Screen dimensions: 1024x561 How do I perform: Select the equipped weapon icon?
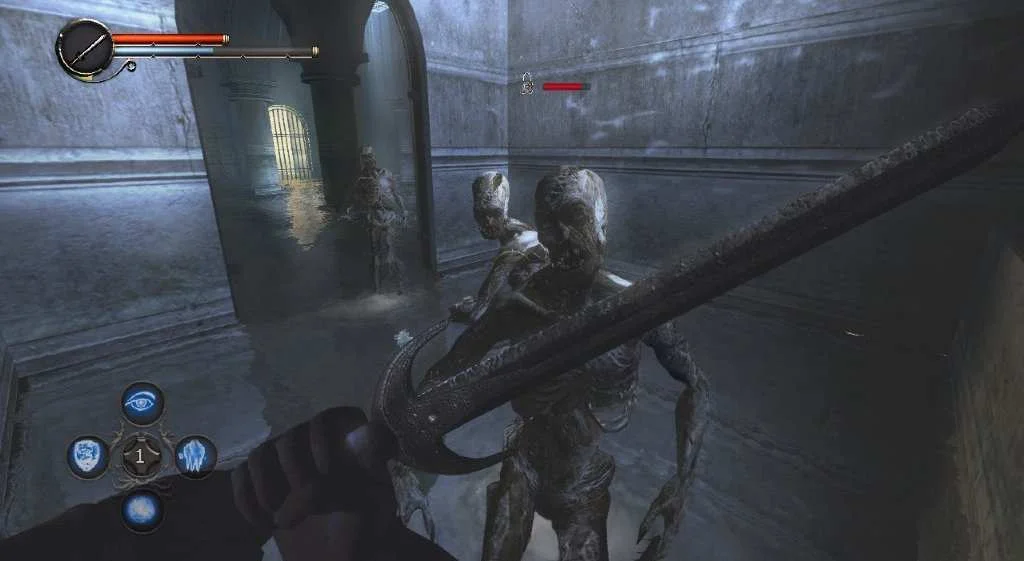(84, 48)
